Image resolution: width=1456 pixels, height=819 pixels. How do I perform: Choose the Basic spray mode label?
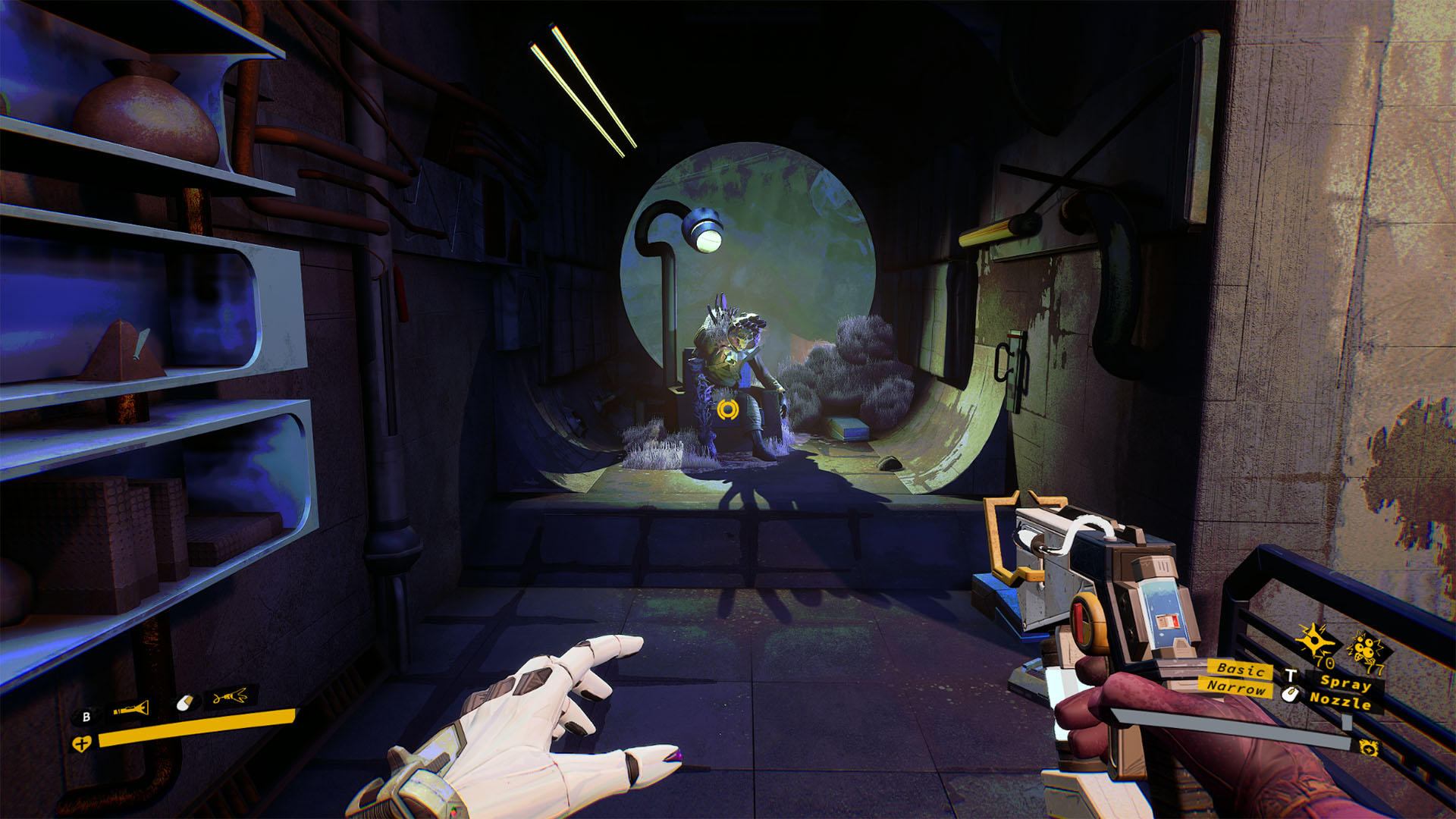[1240, 669]
